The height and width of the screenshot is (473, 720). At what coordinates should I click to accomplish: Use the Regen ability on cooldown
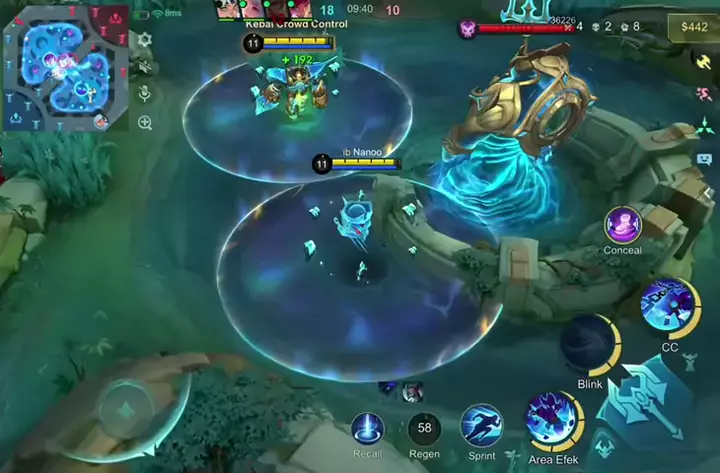click(424, 428)
